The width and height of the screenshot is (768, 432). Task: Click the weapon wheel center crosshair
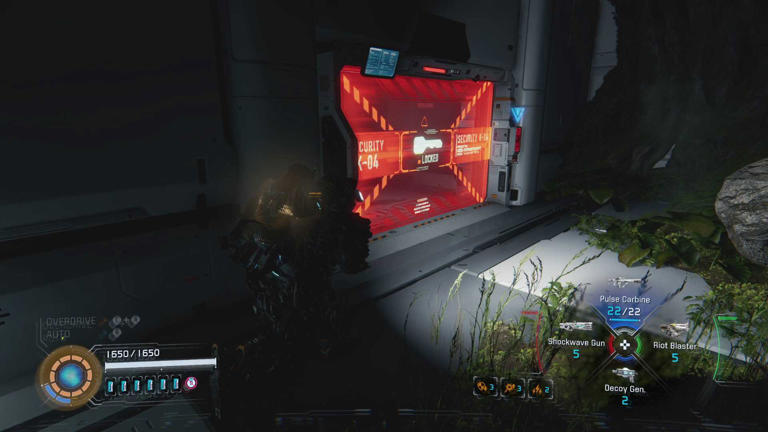coord(626,344)
